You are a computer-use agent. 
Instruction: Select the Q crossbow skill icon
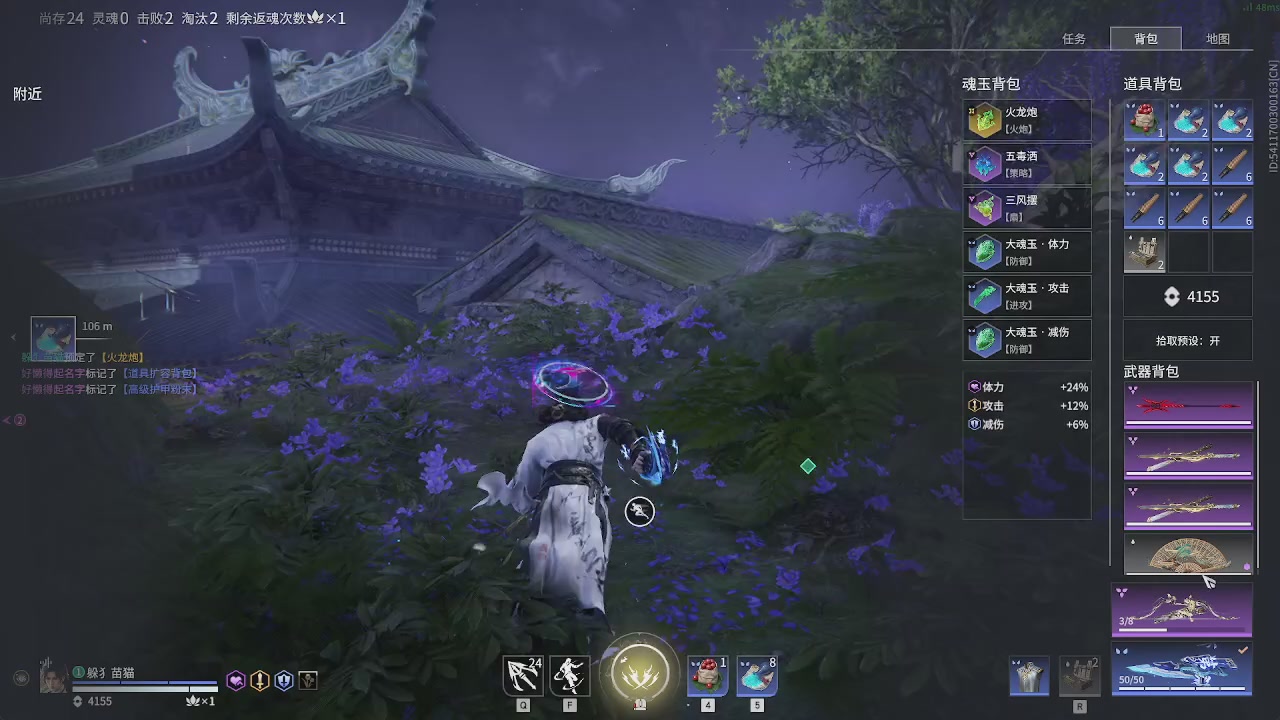[x=522, y=675]
